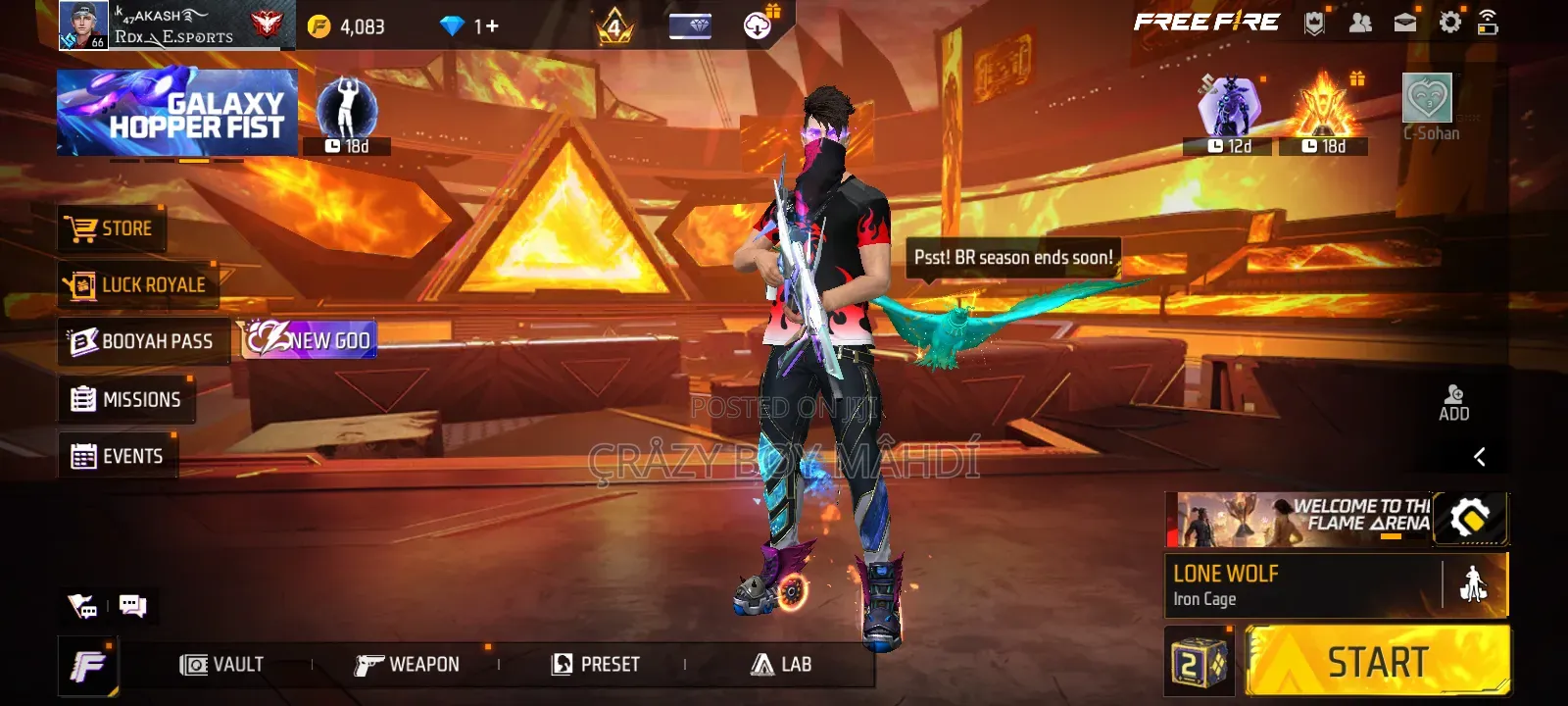This screenshot has width=1568, height=706.
Task: Open the mail envelope icon
Action: (1405, 23)
